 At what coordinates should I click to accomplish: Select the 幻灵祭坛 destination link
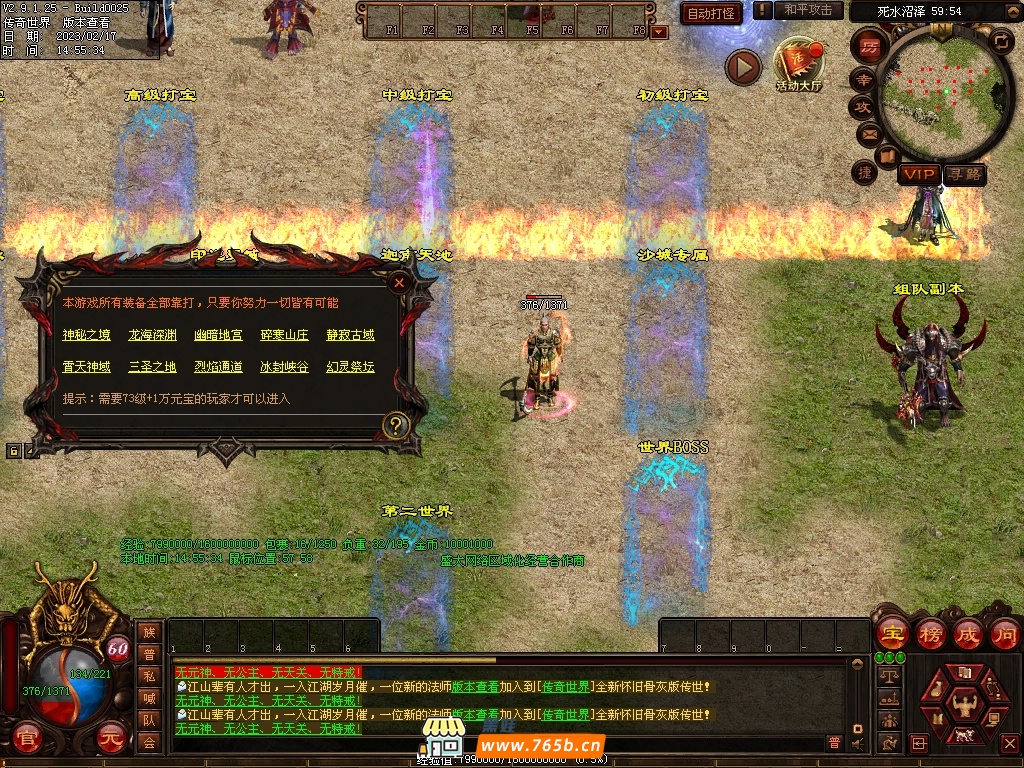[350, 367]
